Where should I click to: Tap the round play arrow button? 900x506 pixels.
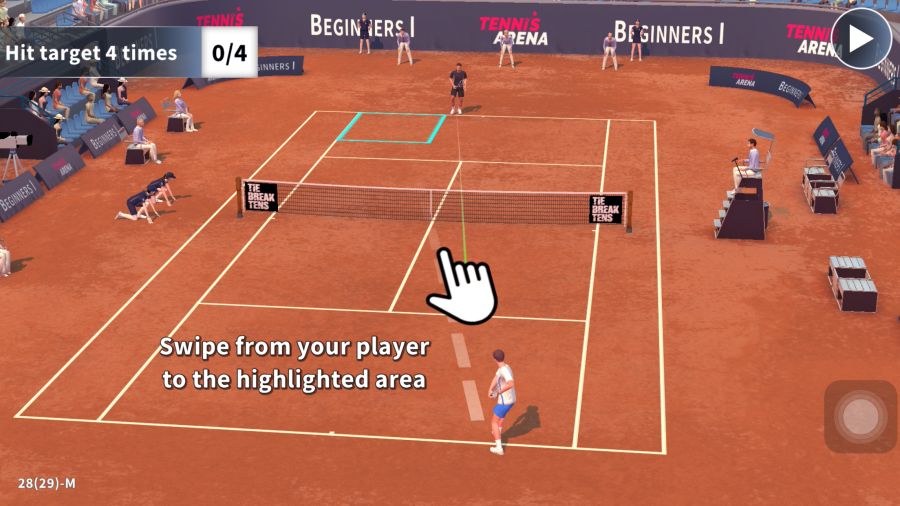tap(861, 39)
